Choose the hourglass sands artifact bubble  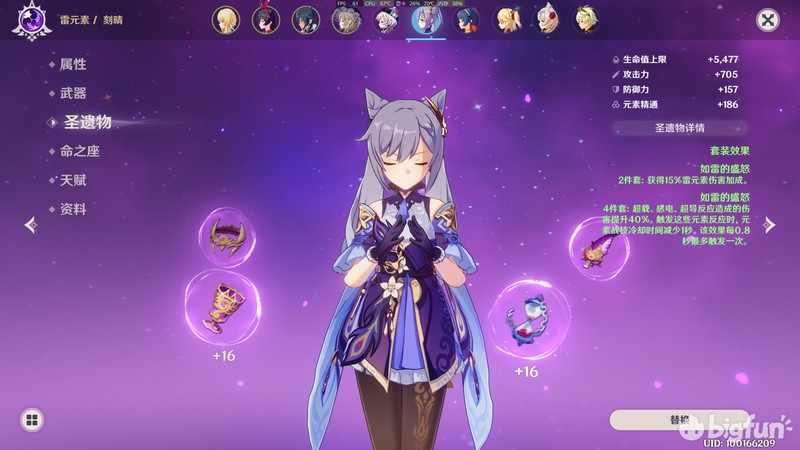pyautogui.click(x=526, y=317)
